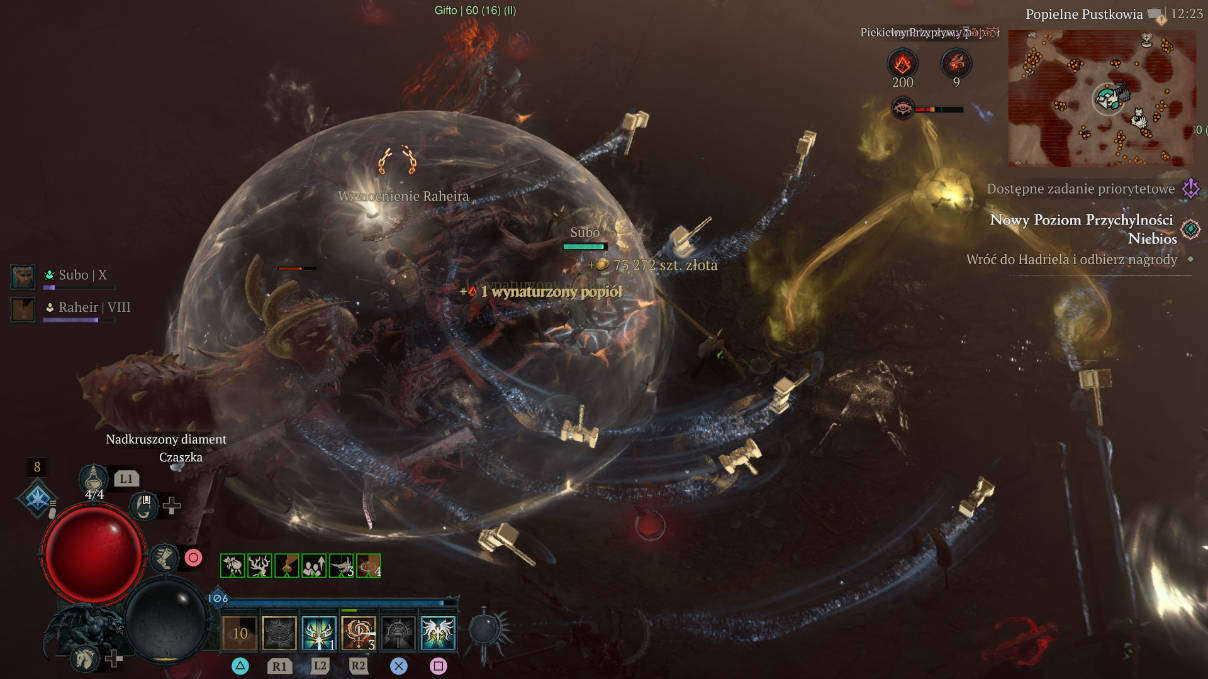
Task: Click the eye threat meter icon
Action: coord(903,108)
